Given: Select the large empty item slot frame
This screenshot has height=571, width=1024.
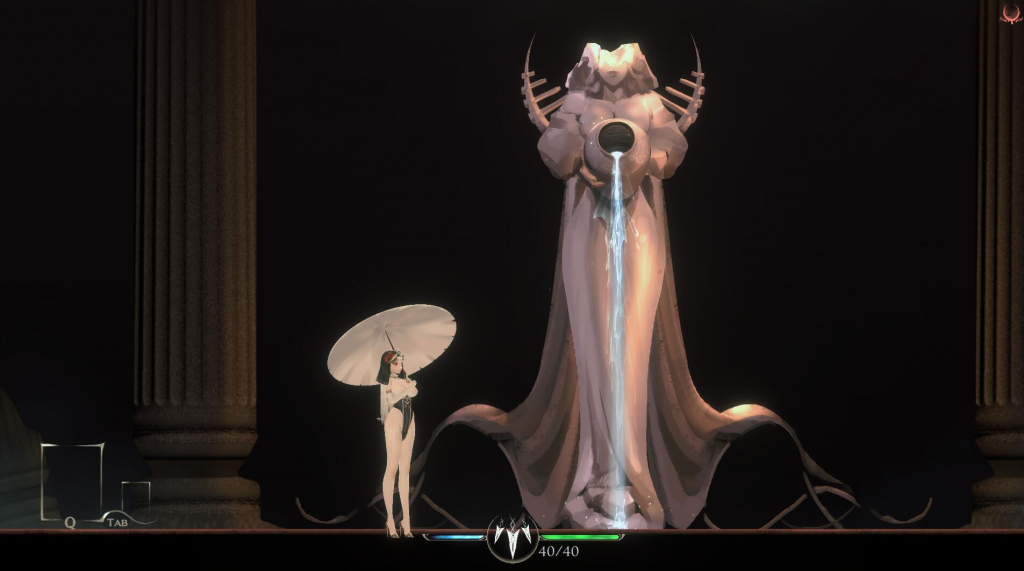Looking at the screenshot, I should point(72,481).
